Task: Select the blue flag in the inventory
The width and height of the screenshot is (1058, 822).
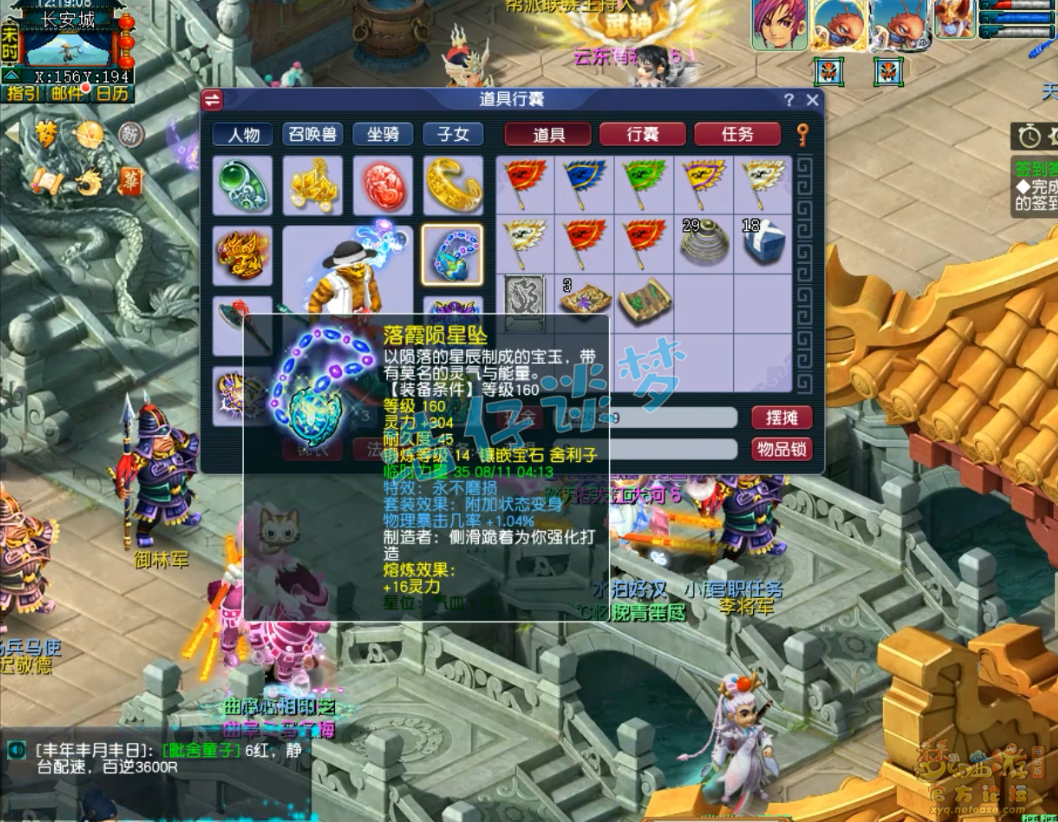Action: pos(583,184)
